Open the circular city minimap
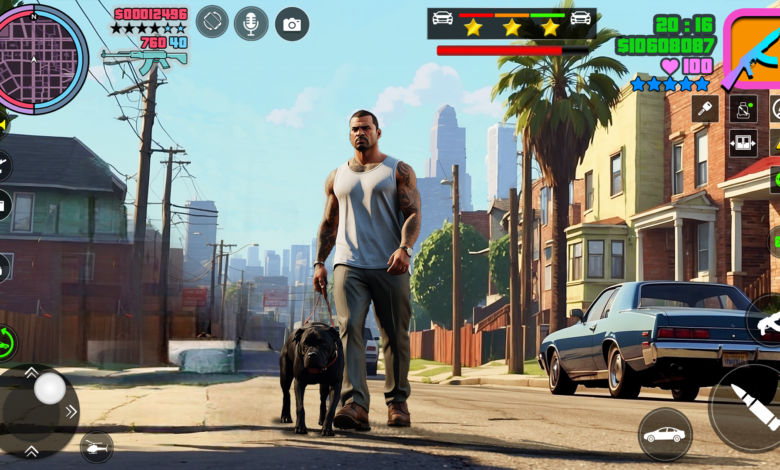 40,58
